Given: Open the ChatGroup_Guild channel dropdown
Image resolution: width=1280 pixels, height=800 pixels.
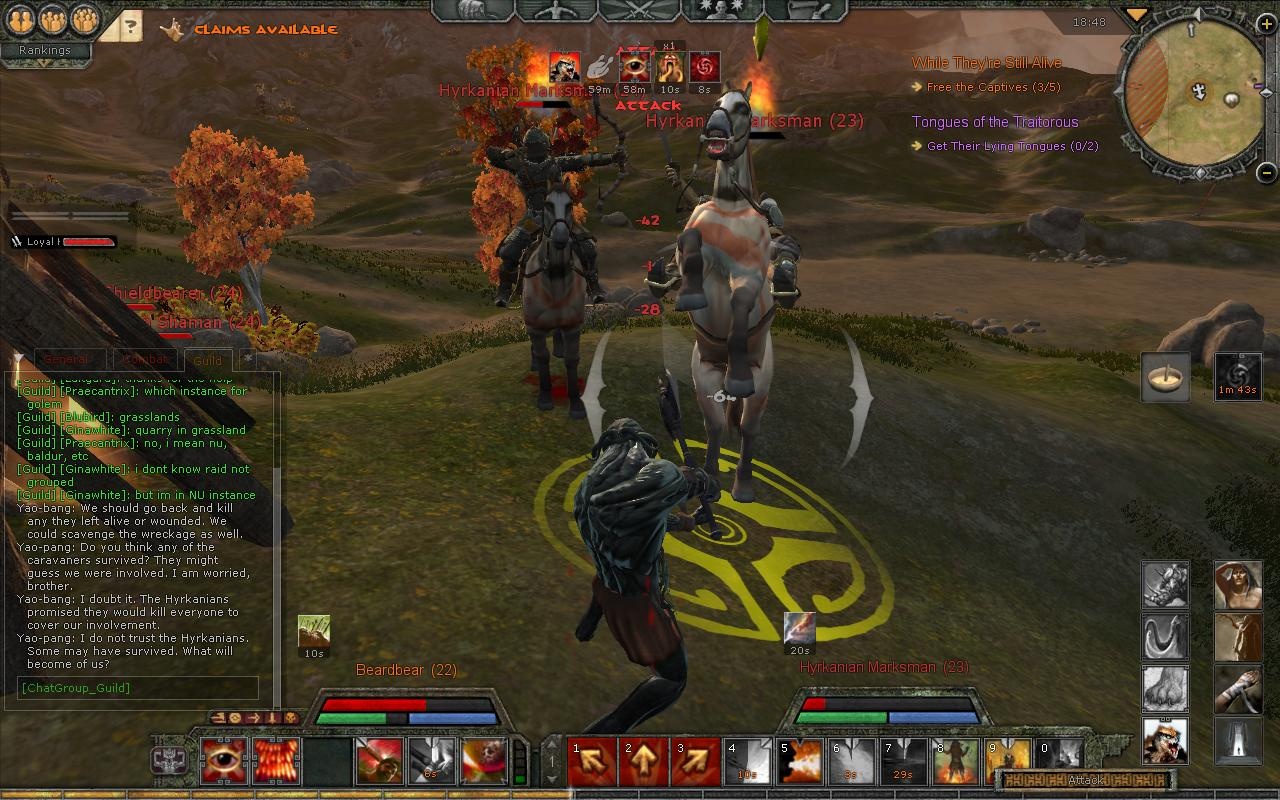Looking at the screenshot, I should [x=135, y=688].
